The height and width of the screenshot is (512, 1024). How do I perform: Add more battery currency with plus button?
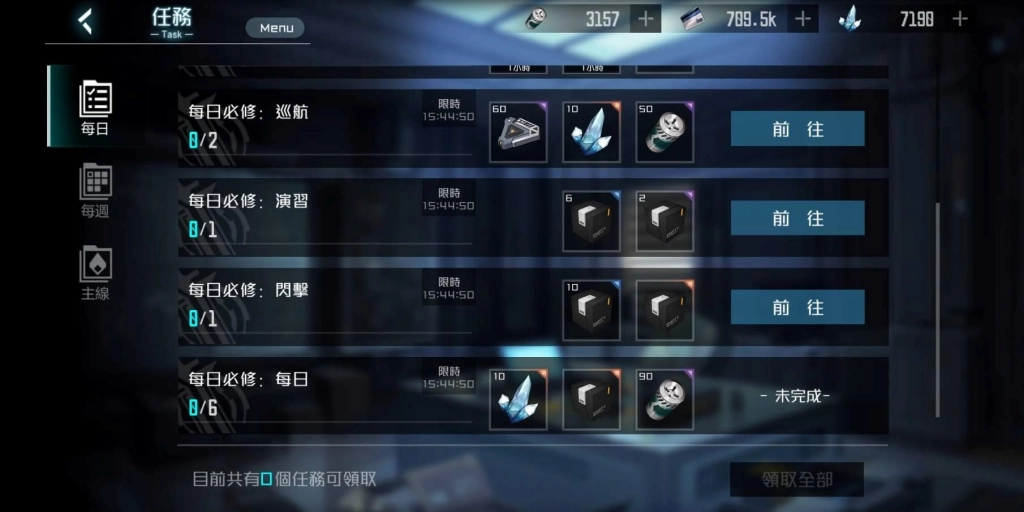[x=646, y=18]
